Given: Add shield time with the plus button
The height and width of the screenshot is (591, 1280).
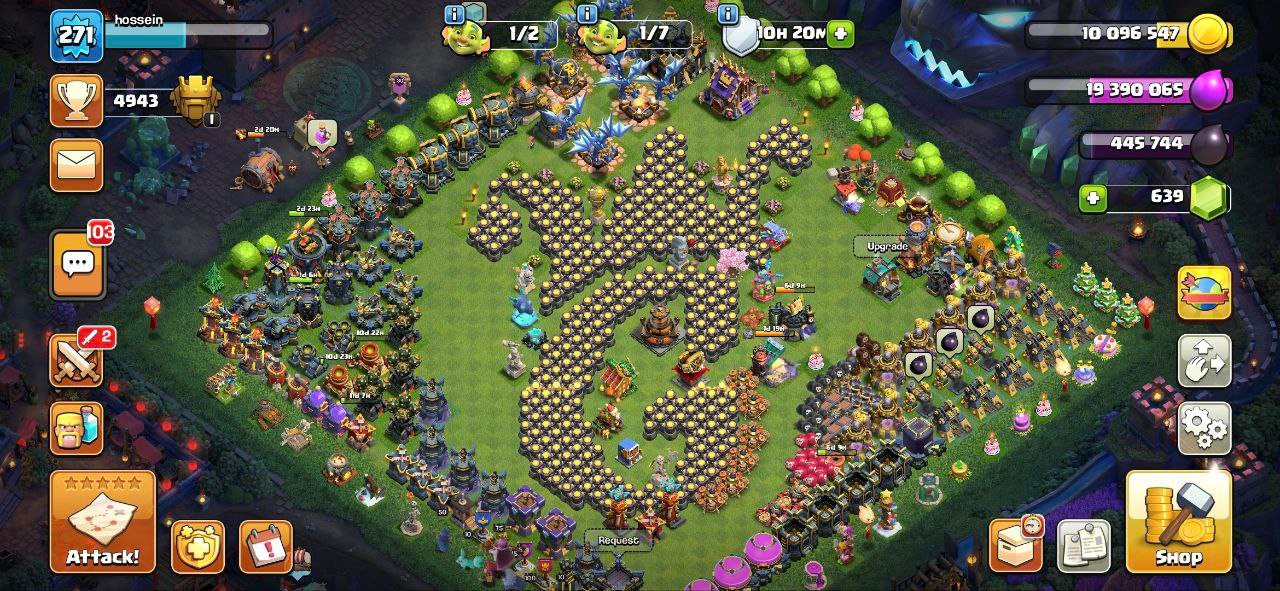Looking at the screenshot, I should [x=840, y=33].
